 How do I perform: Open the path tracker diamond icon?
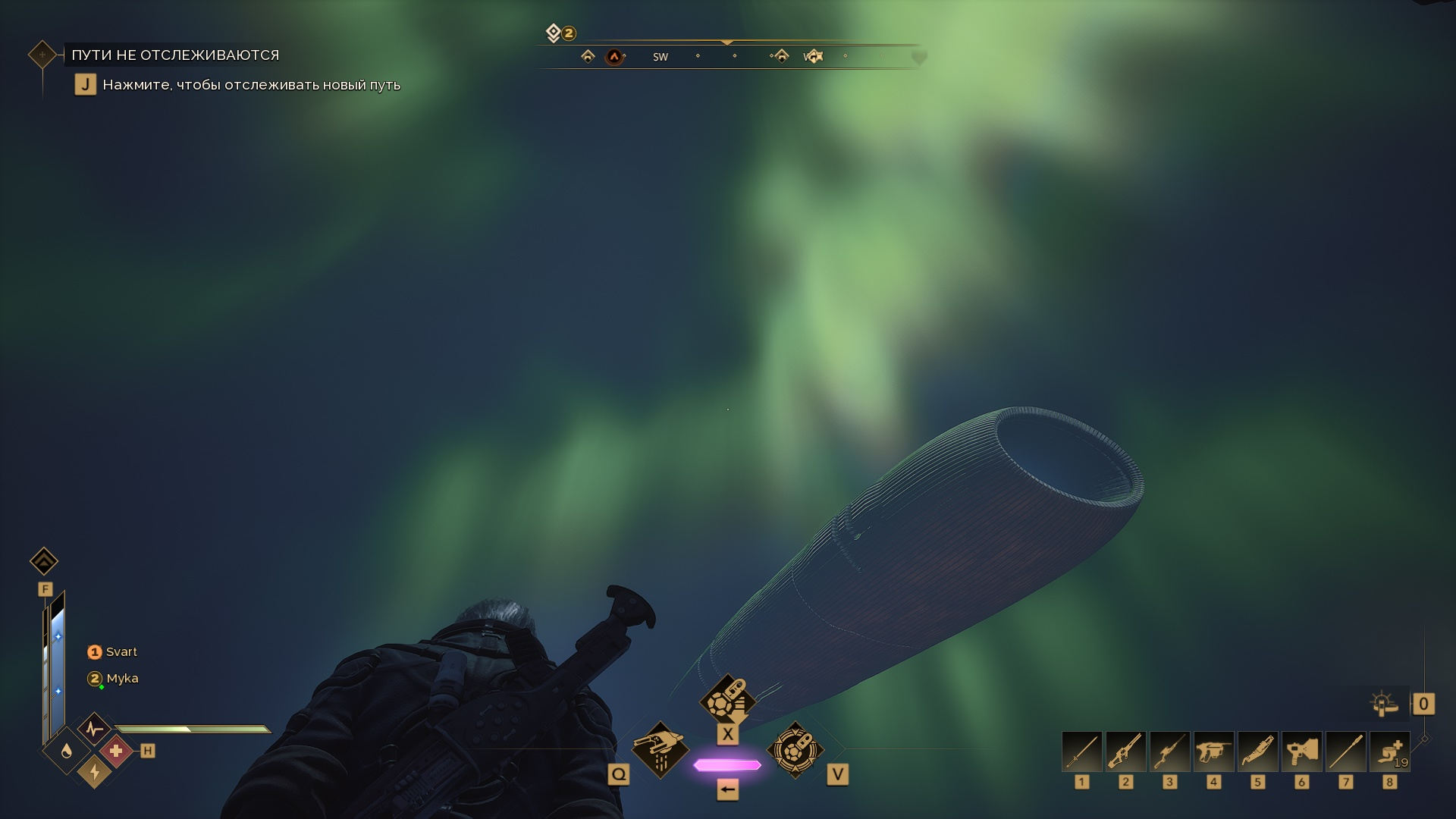42,55
